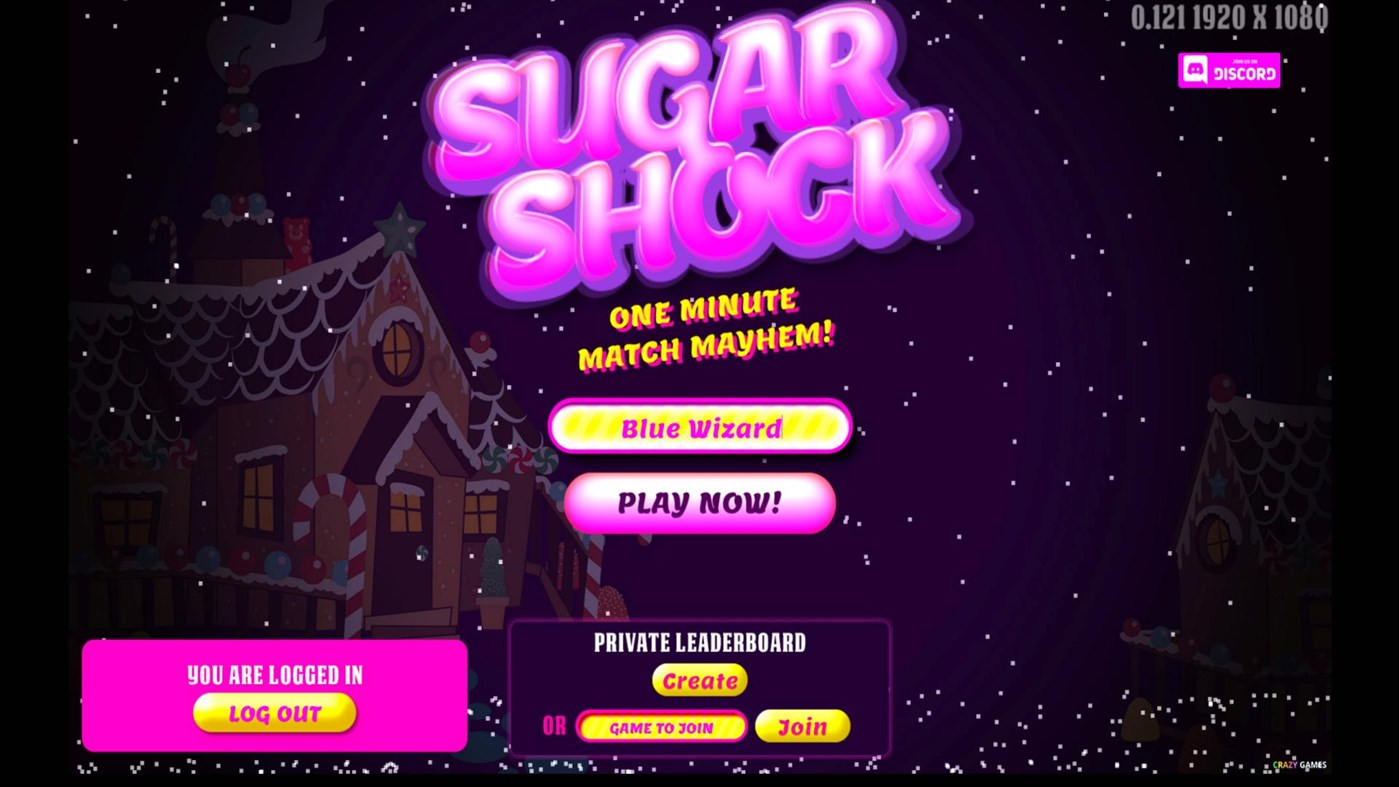Click the CrazyGames logo
The width and height of the screenshot is (1399, 787).
tap(1299, 763)
